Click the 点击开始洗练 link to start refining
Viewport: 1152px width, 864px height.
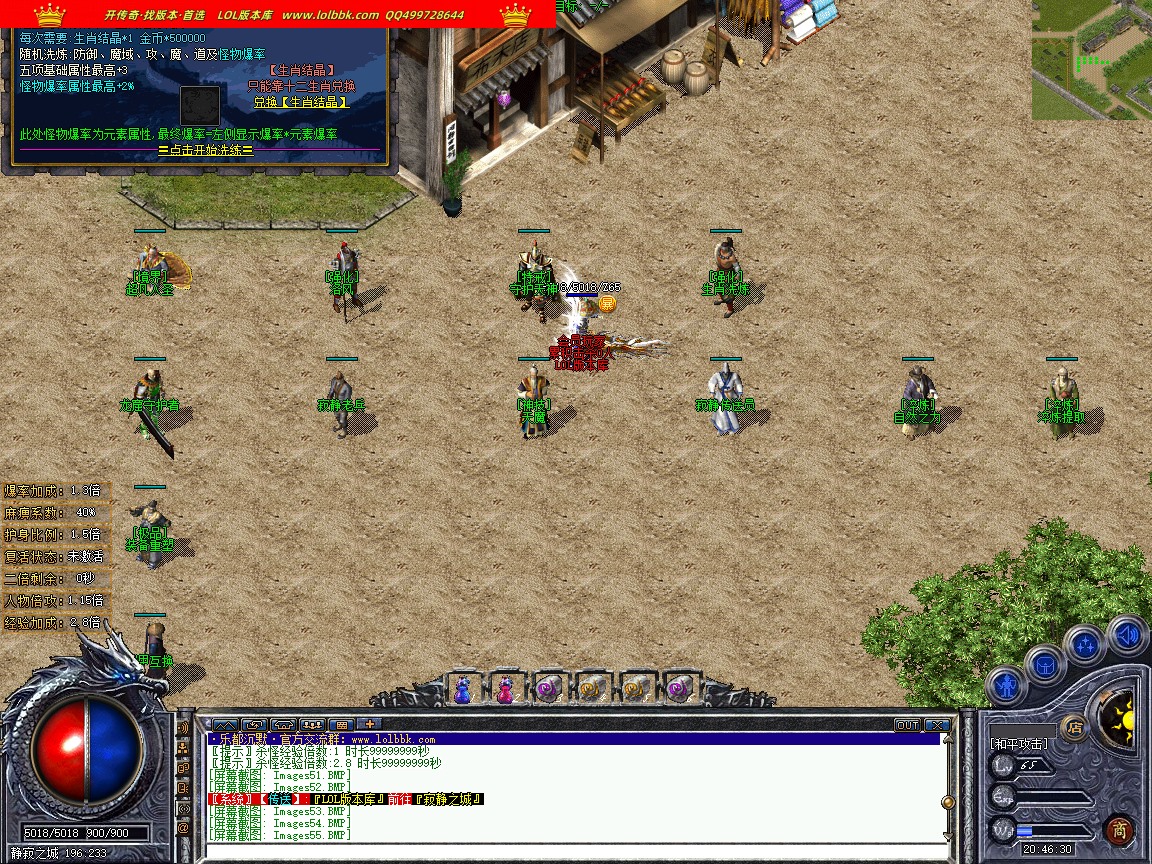(205, 150)
